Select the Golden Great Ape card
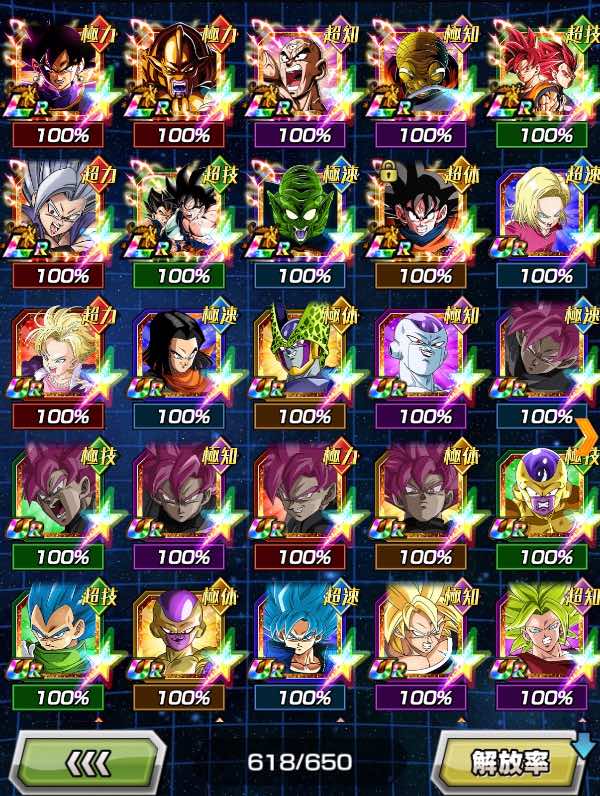The image size is (600, 796). (184, 70)
